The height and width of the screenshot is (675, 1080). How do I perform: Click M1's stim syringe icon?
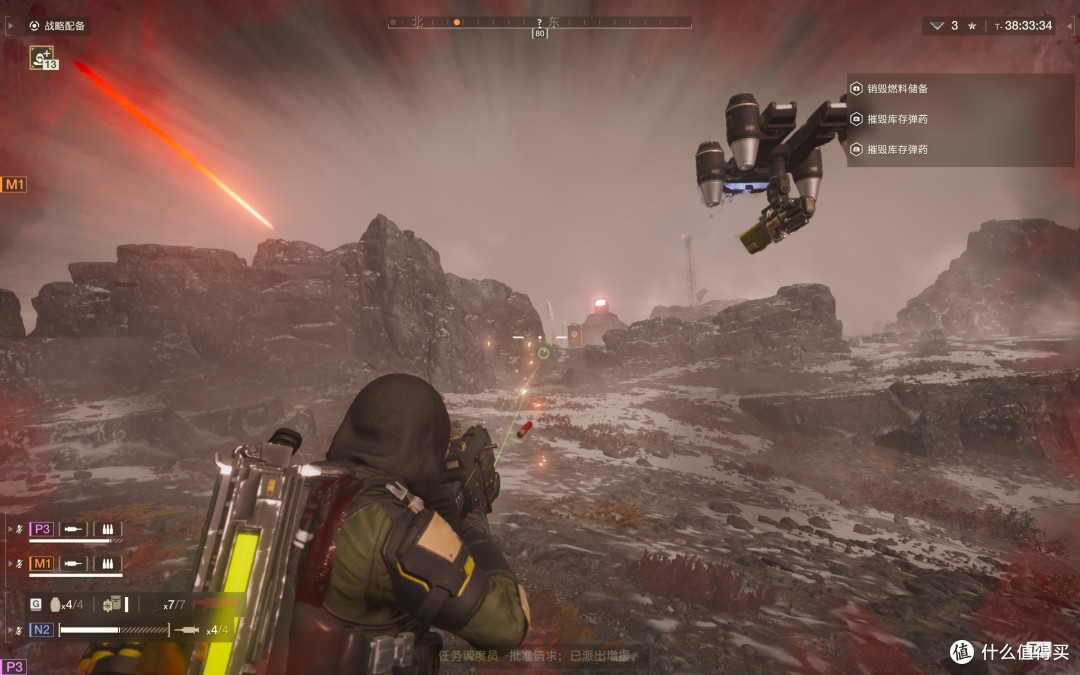pyautogui.click(x=73, y=563)
